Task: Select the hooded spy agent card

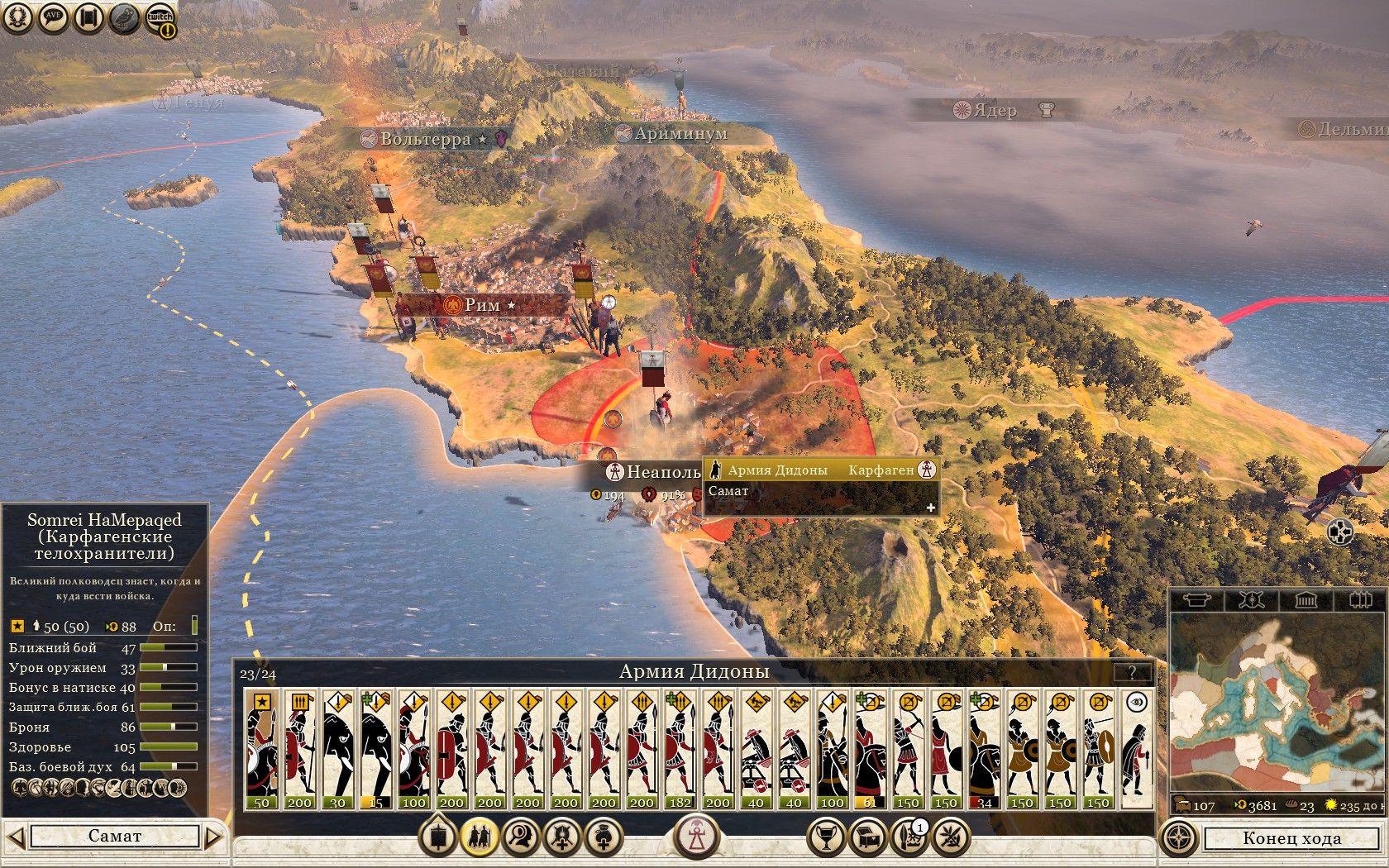Action: tap(1137, 750)
